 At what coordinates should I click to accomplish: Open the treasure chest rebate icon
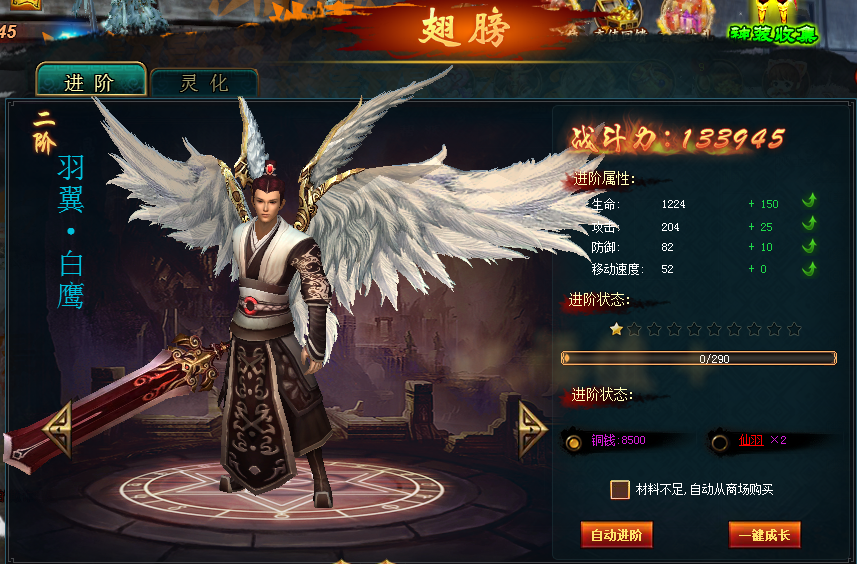(620, 17)
